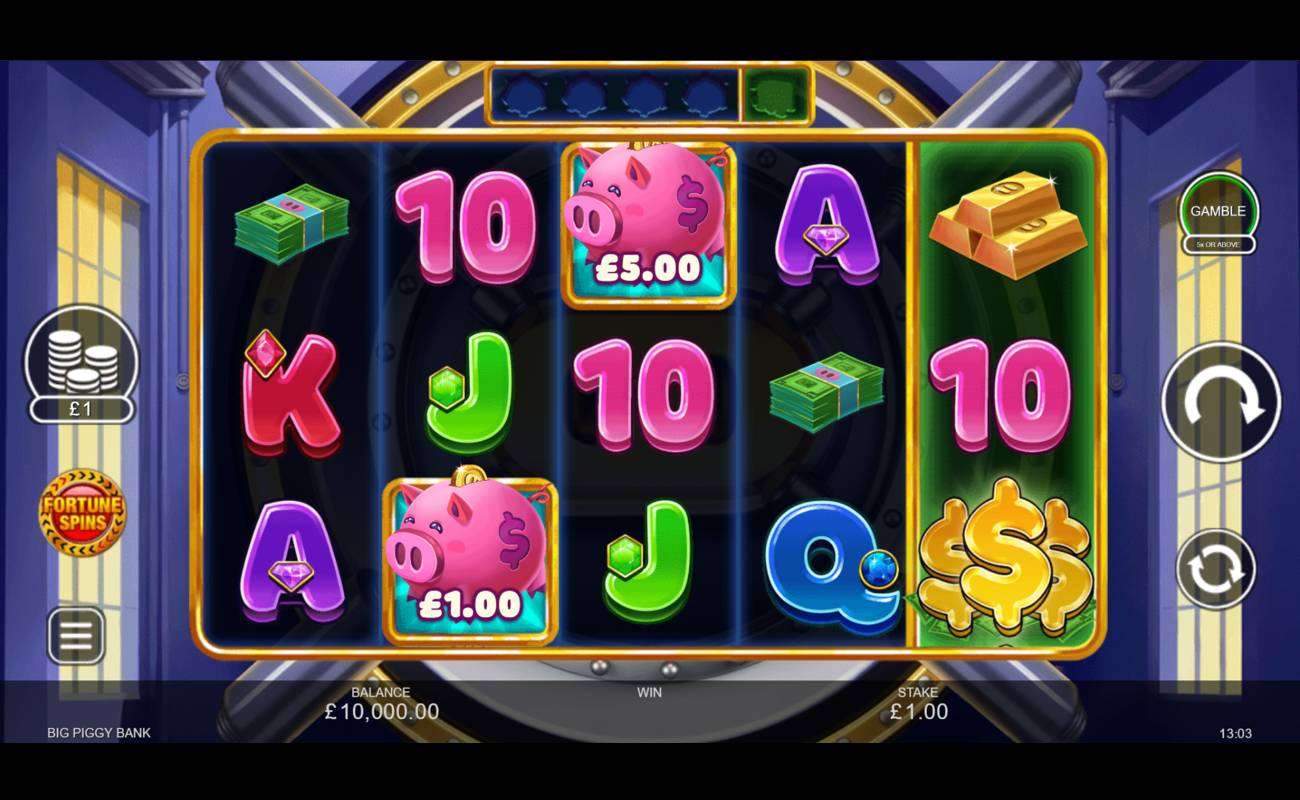Open the Fortune Spins feature icon

82,512
